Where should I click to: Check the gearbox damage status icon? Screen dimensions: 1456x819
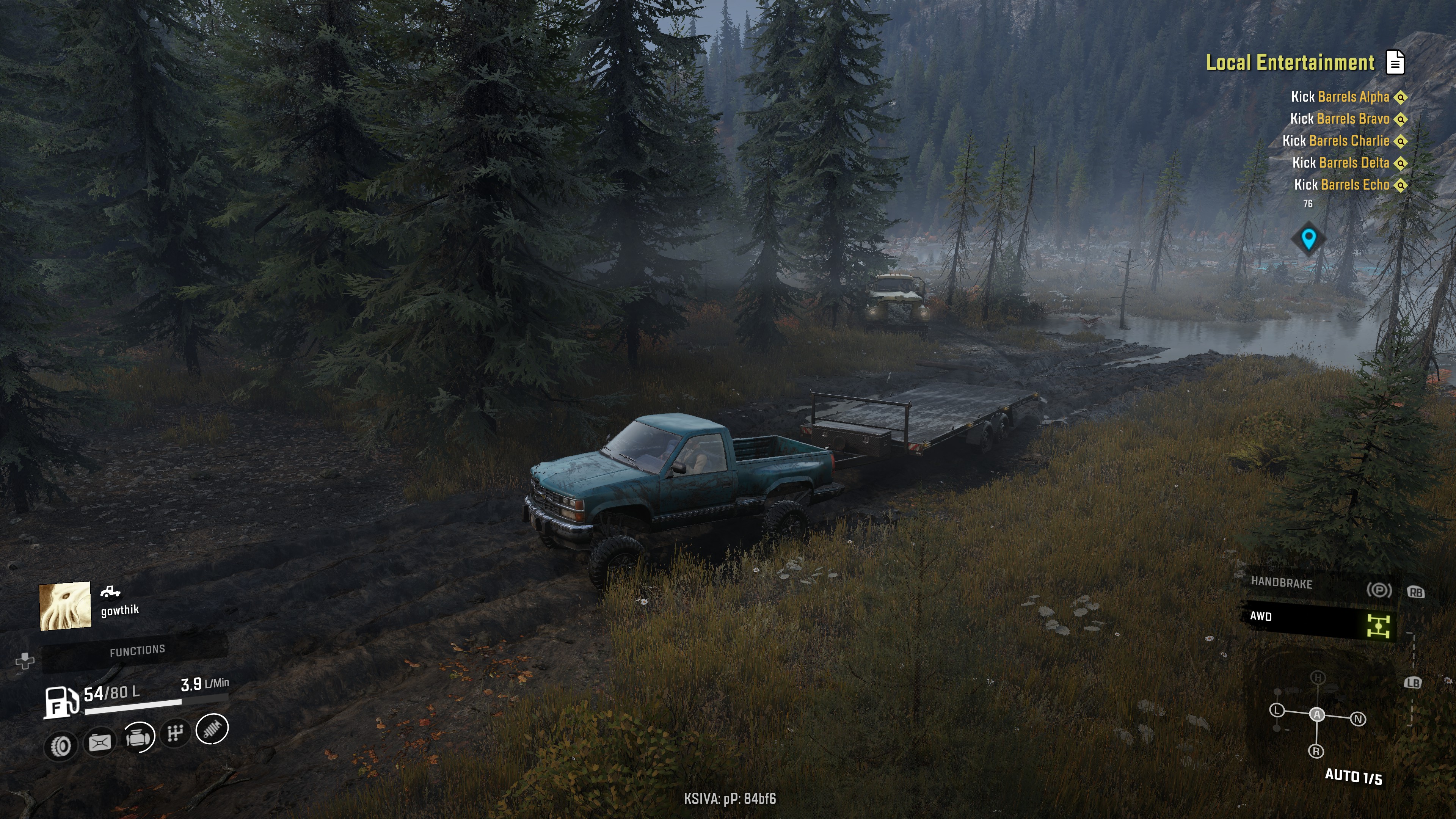[175, 733]
